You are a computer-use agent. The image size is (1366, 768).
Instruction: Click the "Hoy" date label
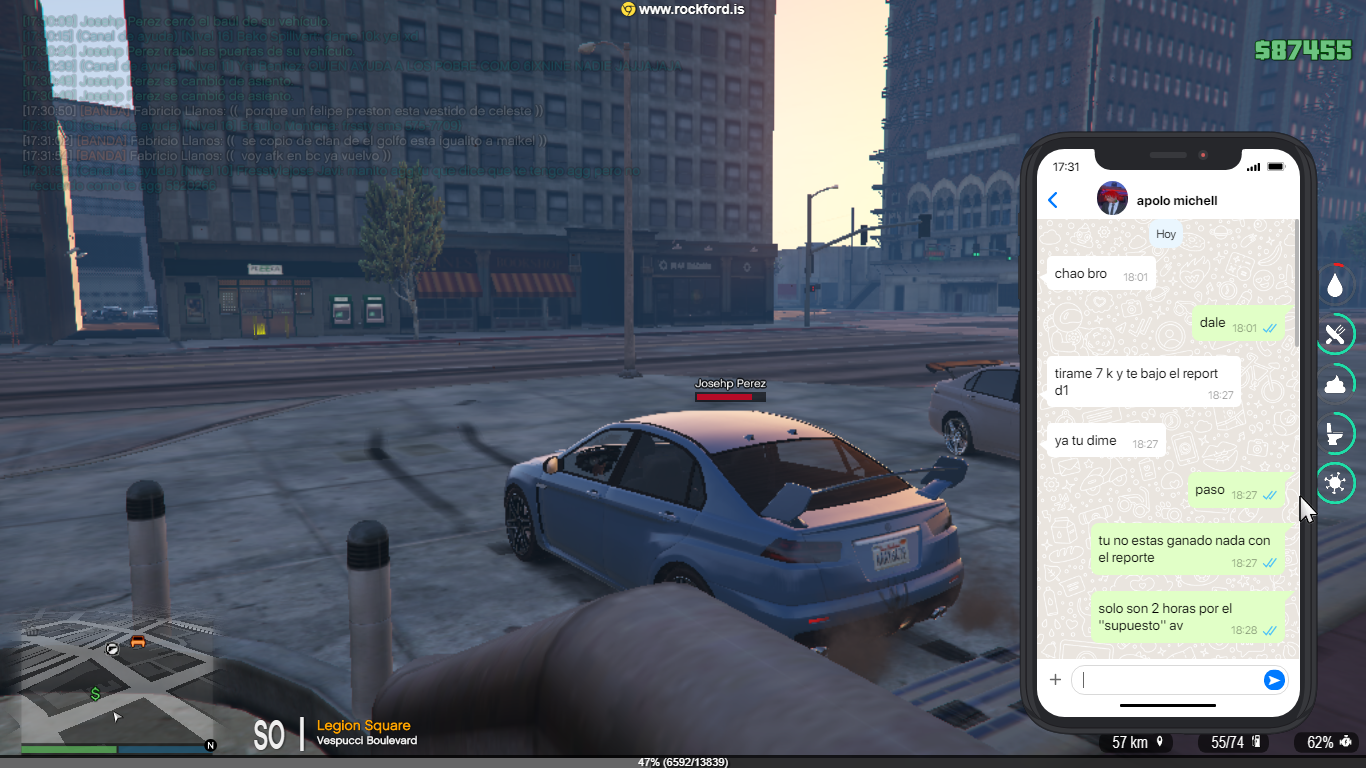[x=1166, y=234]
